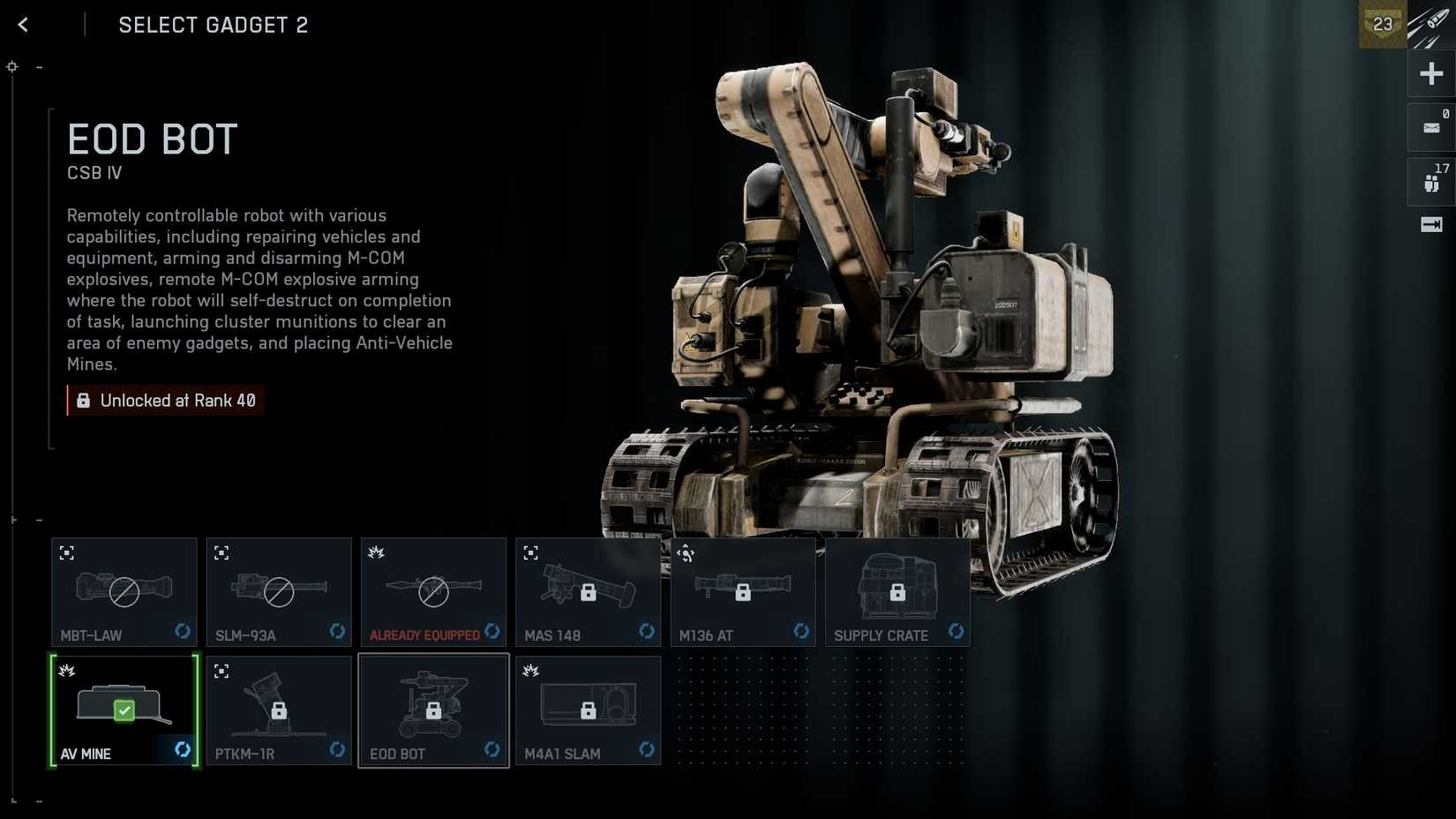Screen dimensions: 1456x819
Task: Click the locked M136 AT gadget
Action: pyautogui.click(x=742, y=591)
